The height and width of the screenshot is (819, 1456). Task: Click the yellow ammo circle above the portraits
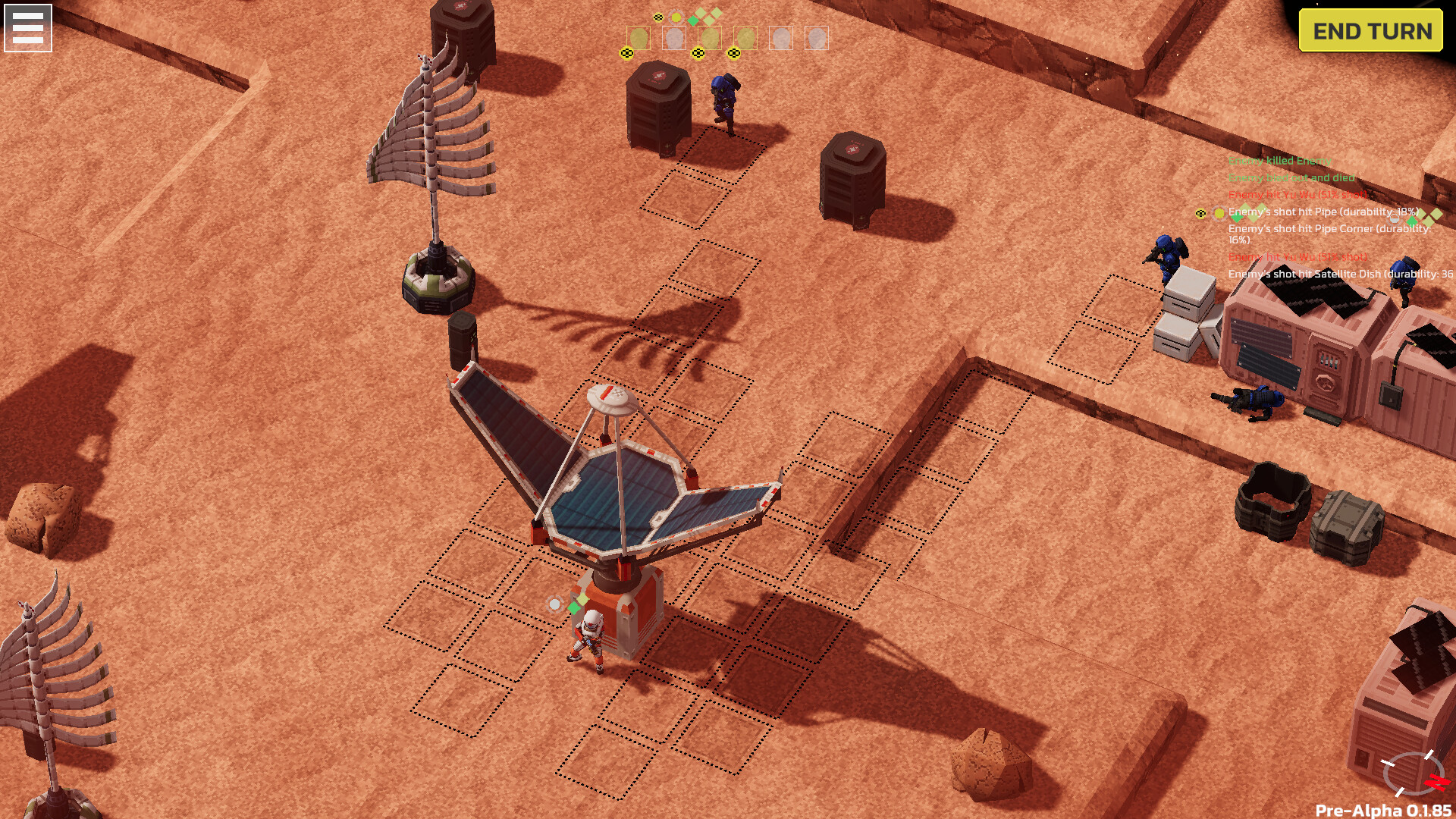pyautogui.click(x=676, y=17)
